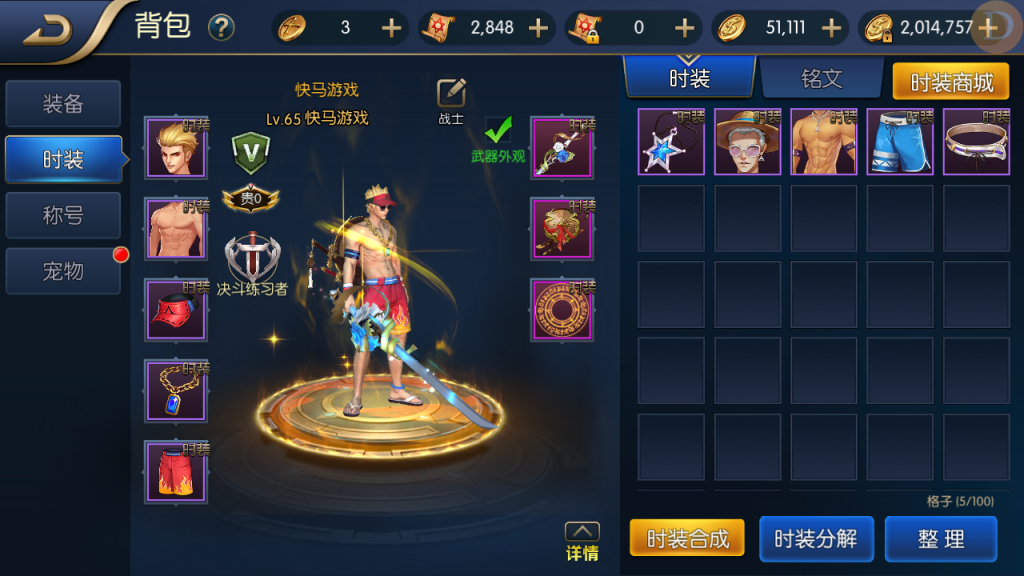1024x576 pixels.
Task: Edit the character name with the pencil icon
Action: click(x=451, y=93)
